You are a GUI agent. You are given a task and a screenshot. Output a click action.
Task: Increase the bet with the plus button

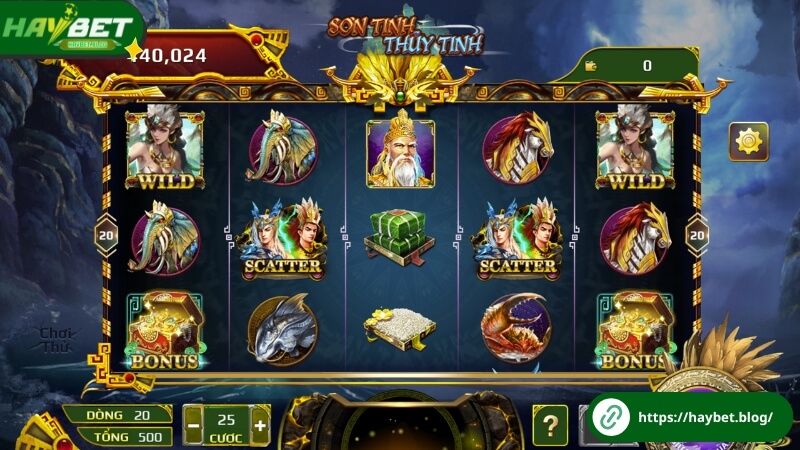pos(260,425)
